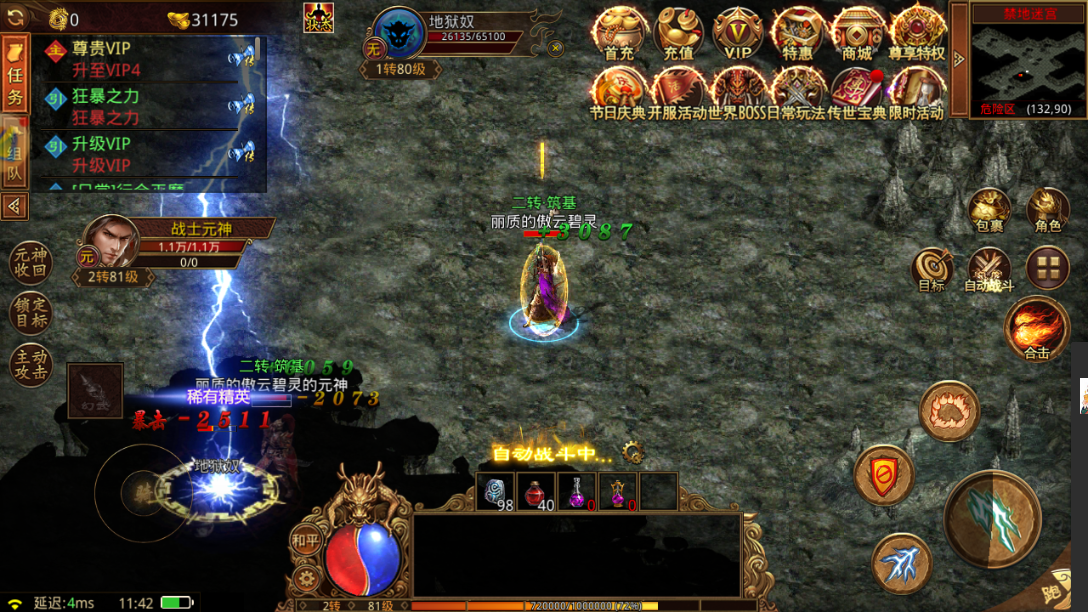Open the 包裹 bag inventory
1088x612 pixels.
[x=989, y=211]
